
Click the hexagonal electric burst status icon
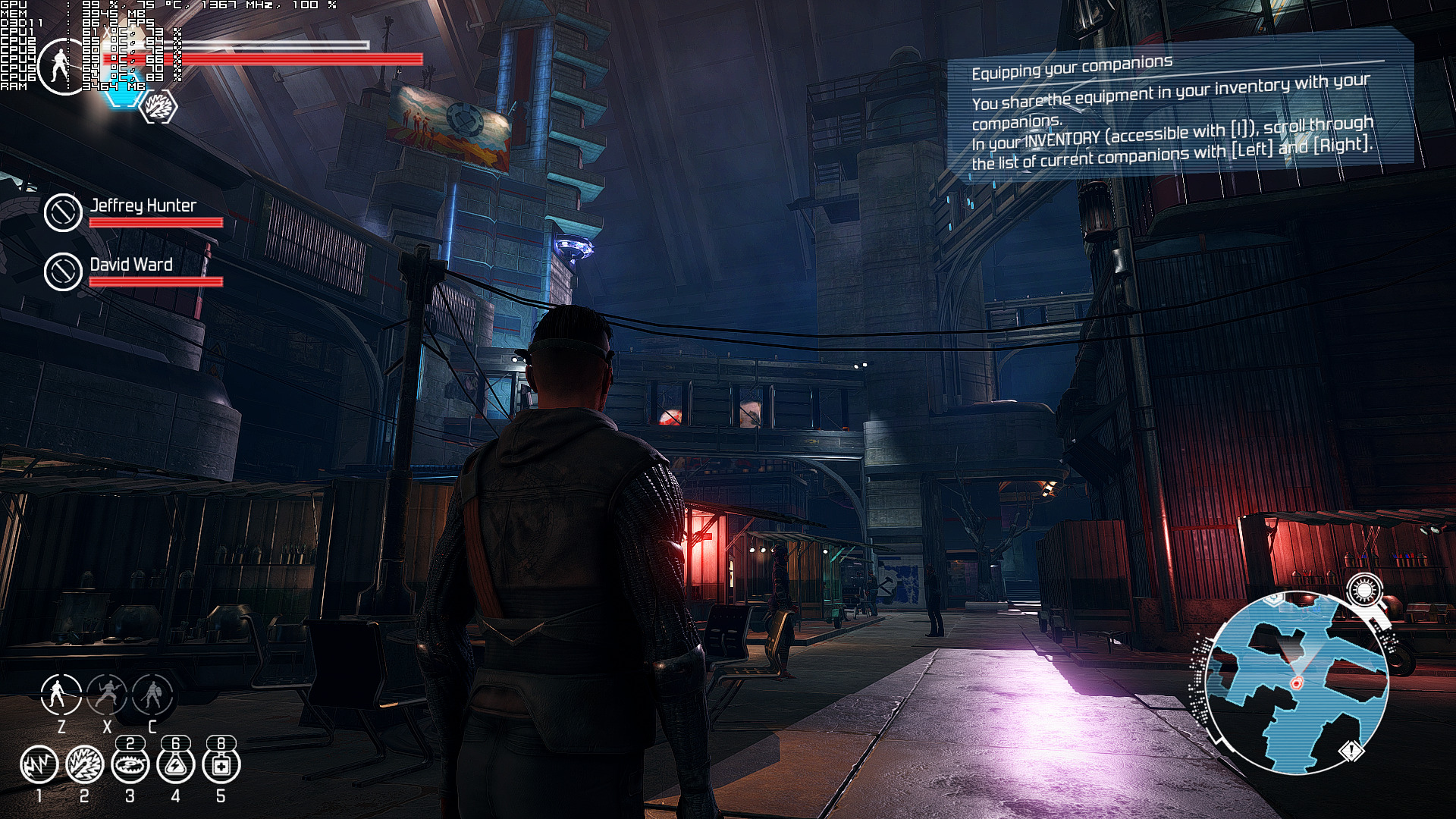159,107
